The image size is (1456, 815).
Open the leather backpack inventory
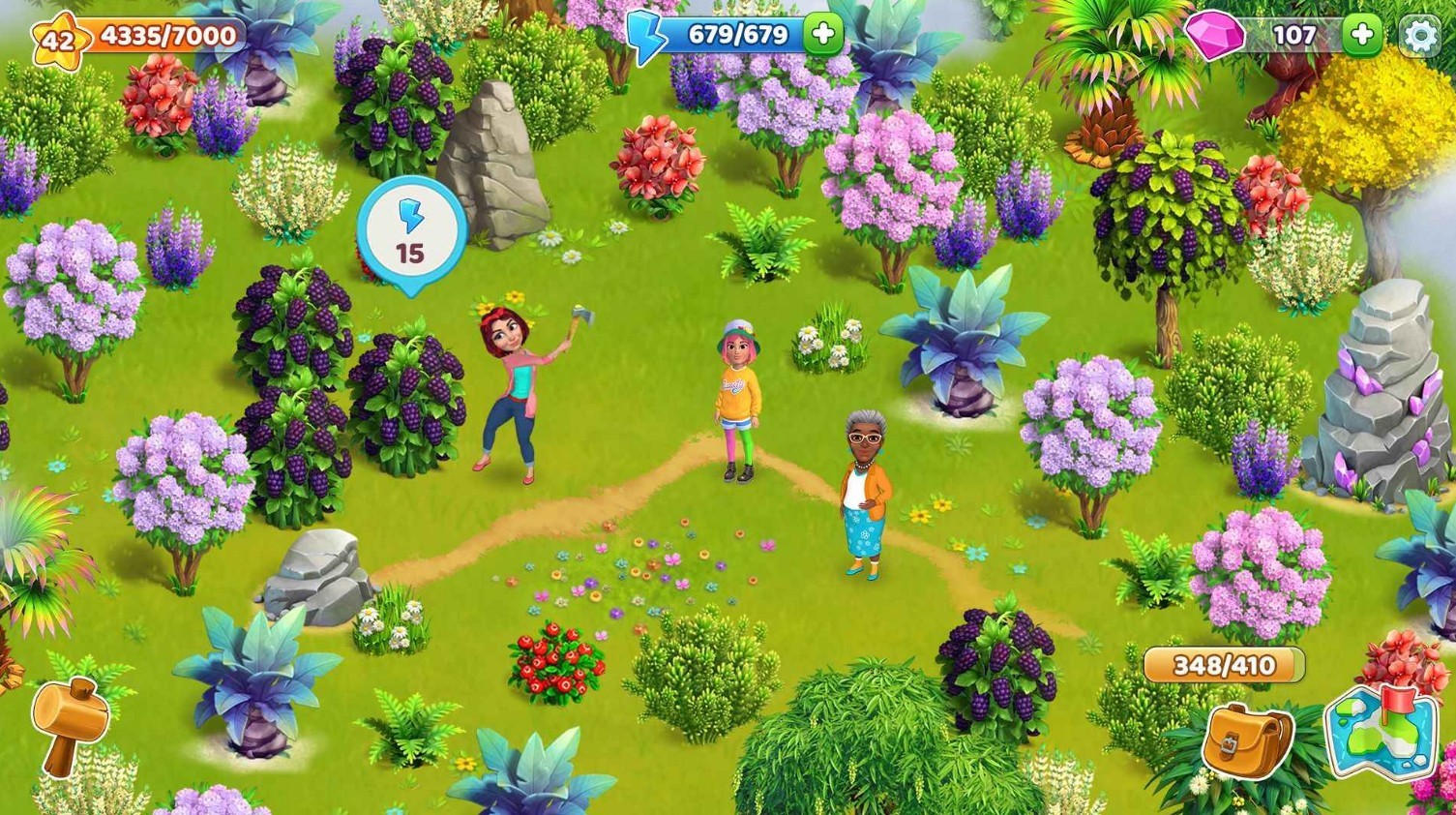(x=1247, y=740)
